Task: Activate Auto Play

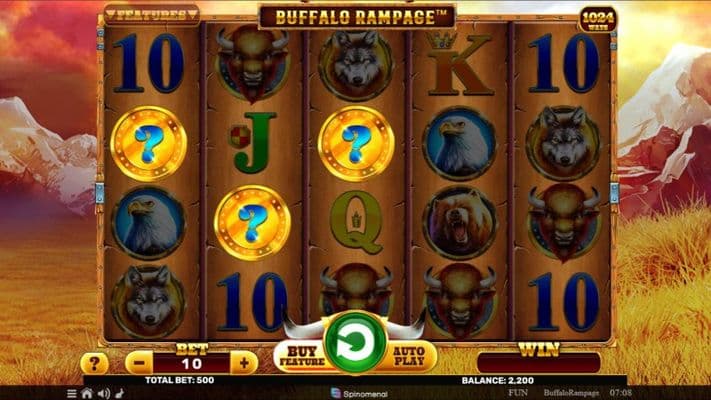Action: tap(412, 355)
